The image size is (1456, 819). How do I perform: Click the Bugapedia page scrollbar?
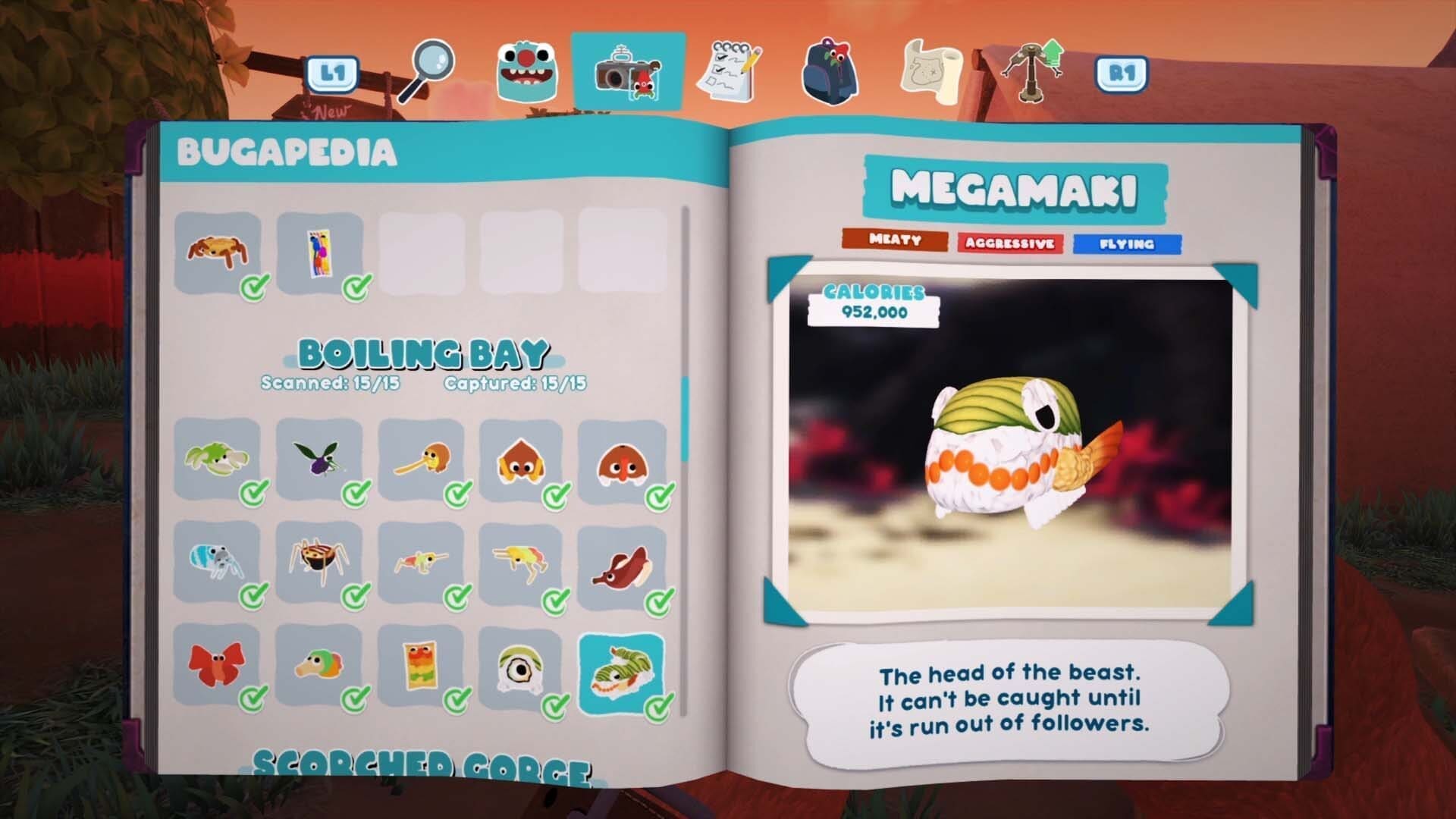685,419
